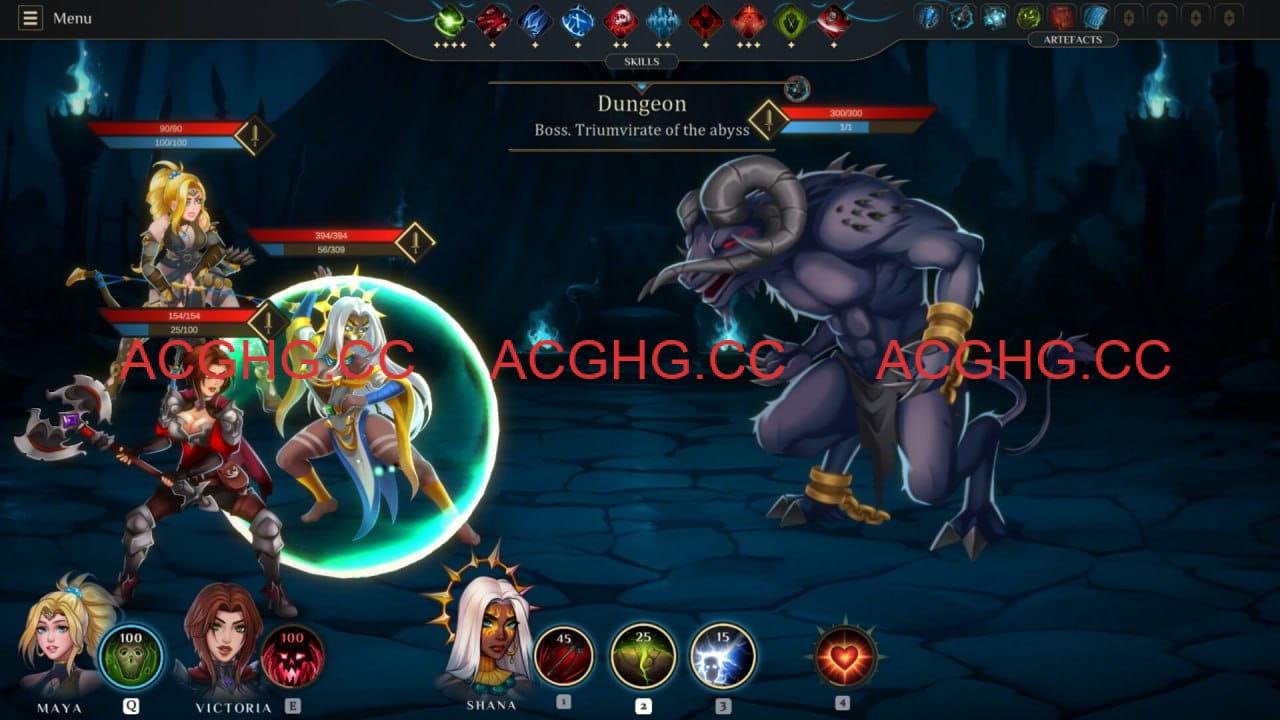Image resolution: width=1280 pixels, height=720 pixels.
Task: Select the green face artefact
Action: coord(1028,17)
